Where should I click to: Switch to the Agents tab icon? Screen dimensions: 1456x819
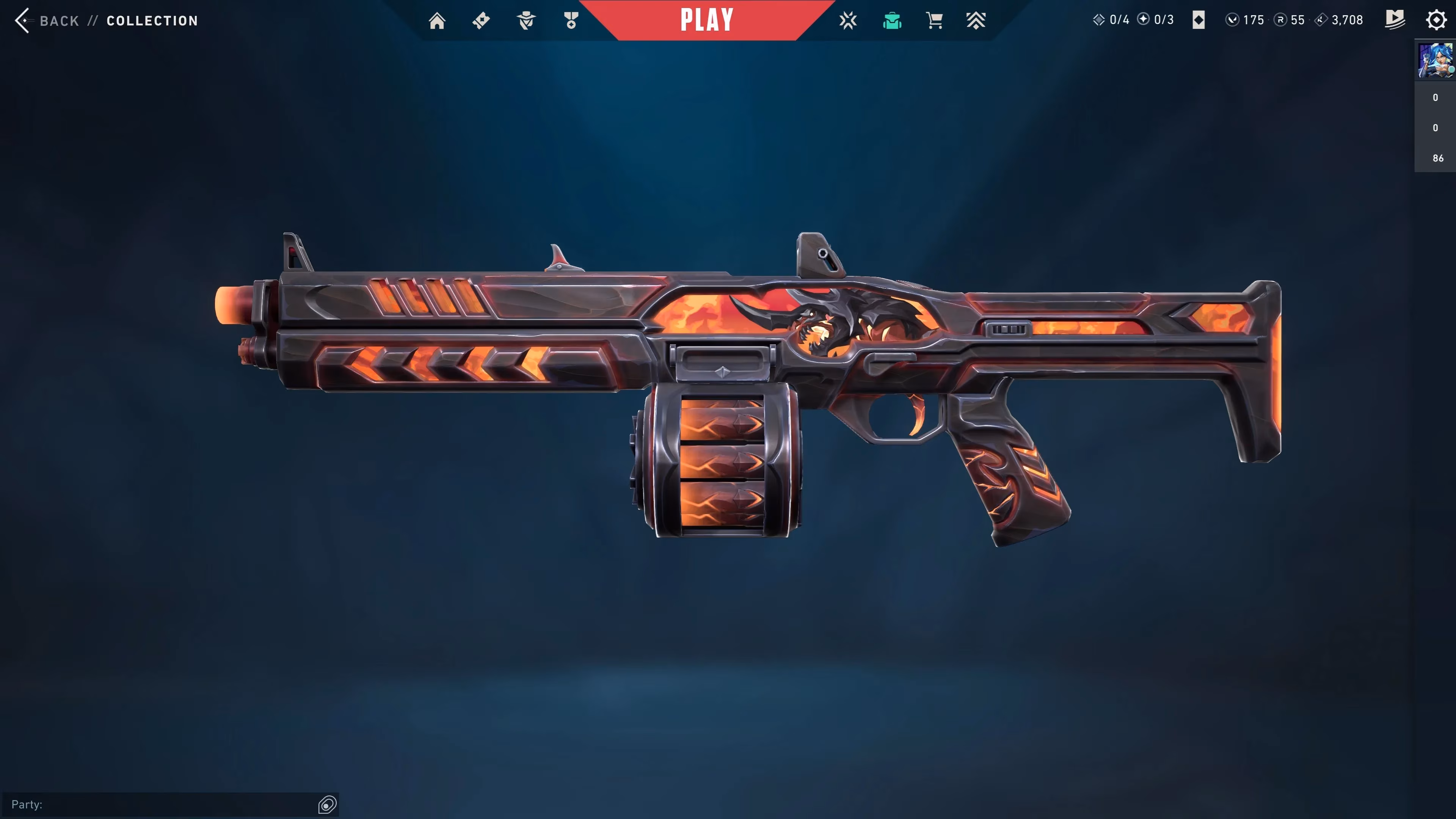(526, 21)
